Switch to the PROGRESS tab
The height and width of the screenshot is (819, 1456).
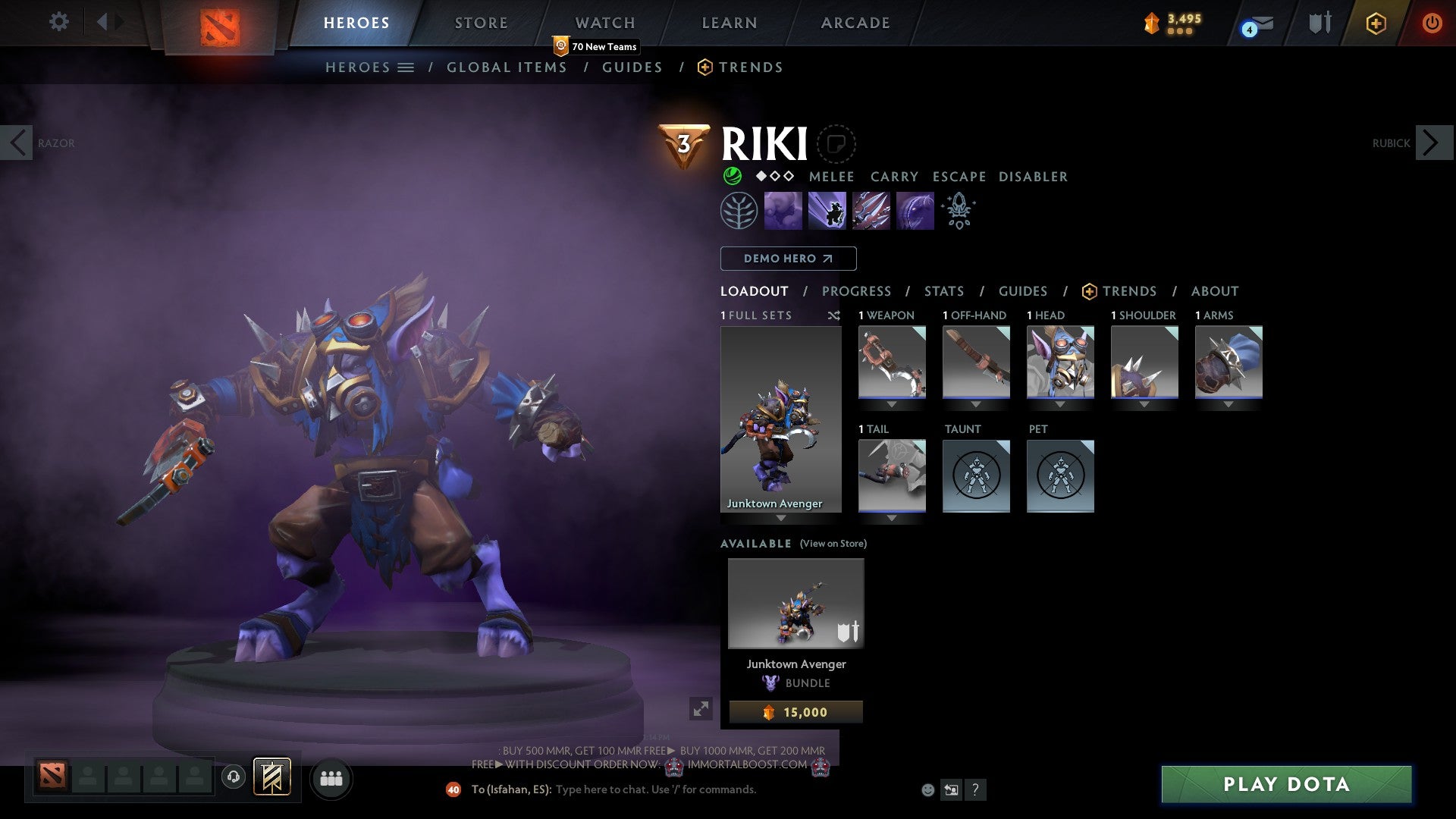(x=856, y=291)
